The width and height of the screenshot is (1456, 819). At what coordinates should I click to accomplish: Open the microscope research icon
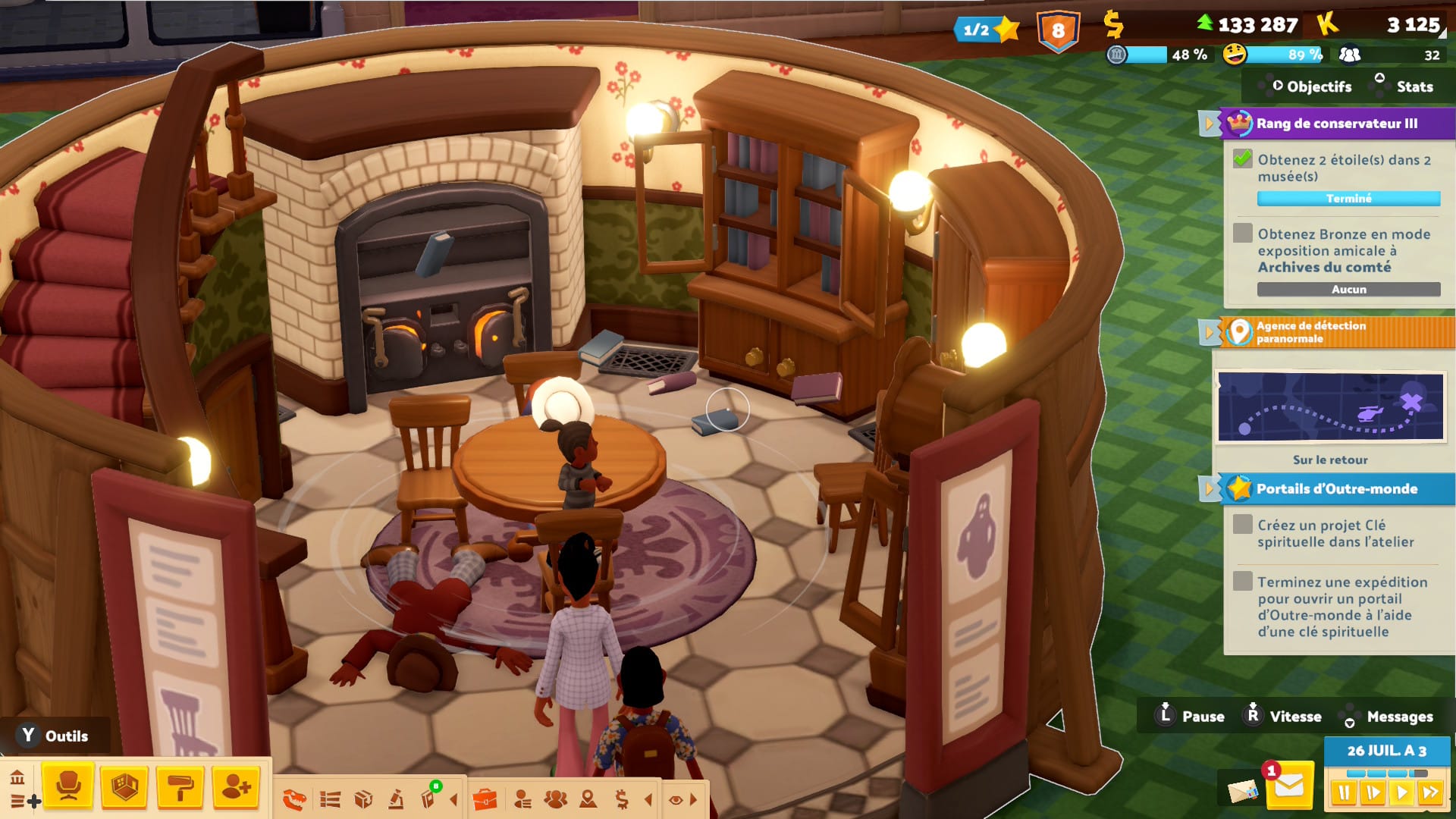(396, 799)
